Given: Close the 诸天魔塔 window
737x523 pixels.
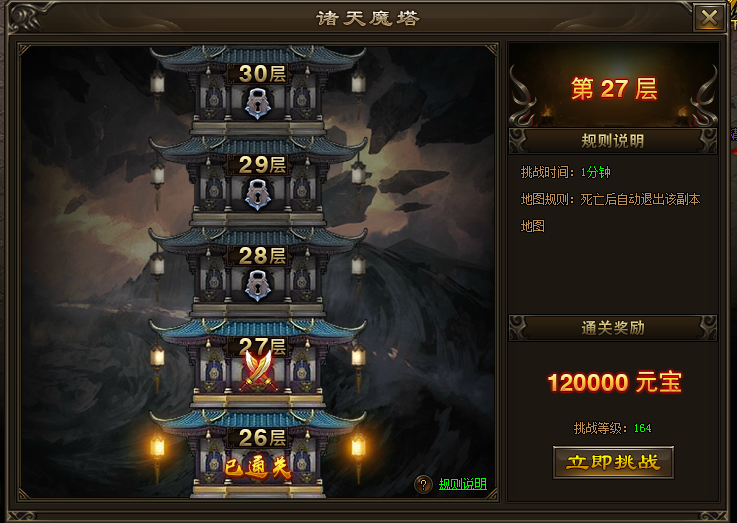Looking at the screenshot, I should pos(709,18).
